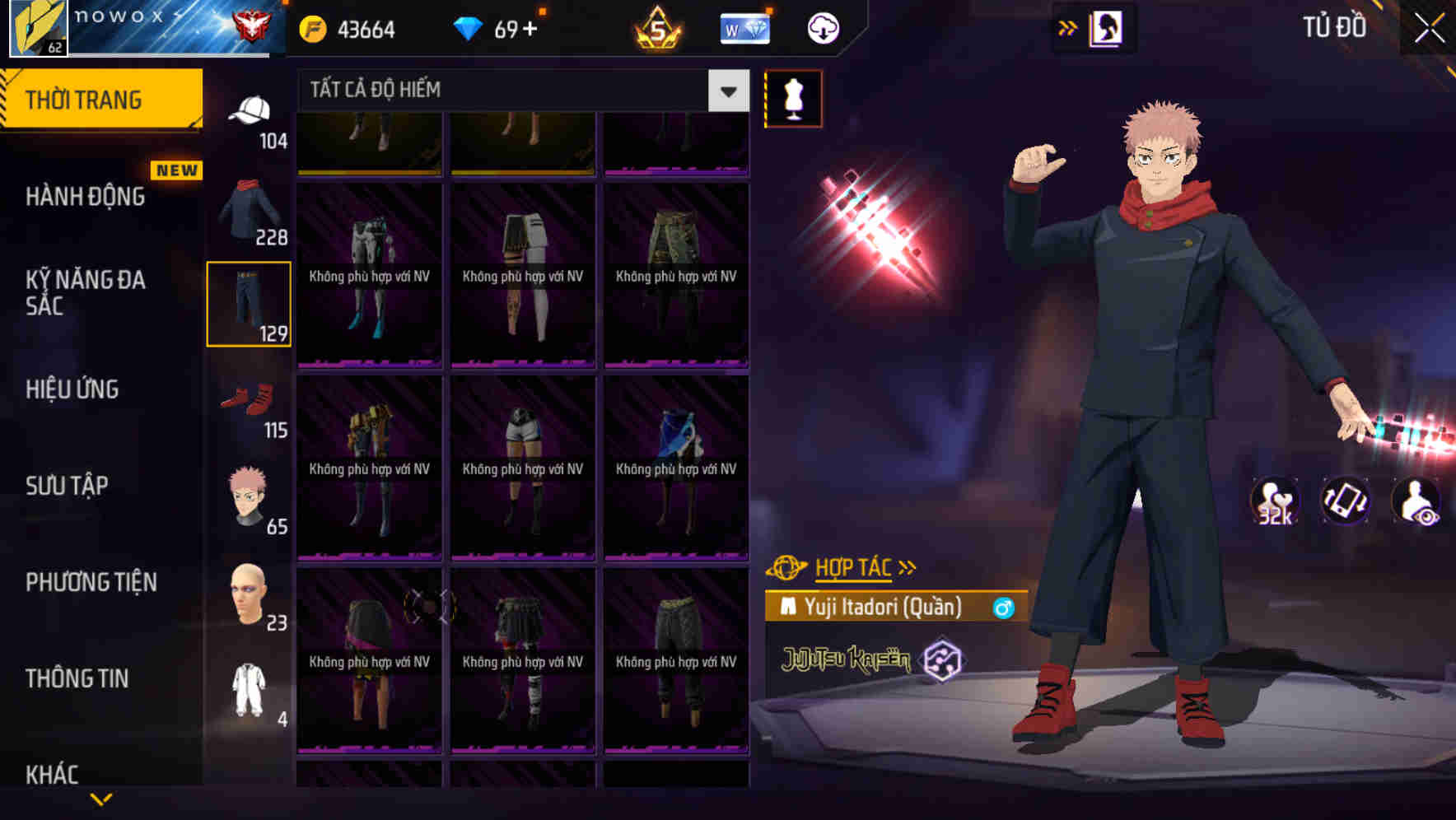This screenshot has width=1456, height=820.
Task: Expand the double-arrow panel near top right
Action: click(x=1068, y=27)
